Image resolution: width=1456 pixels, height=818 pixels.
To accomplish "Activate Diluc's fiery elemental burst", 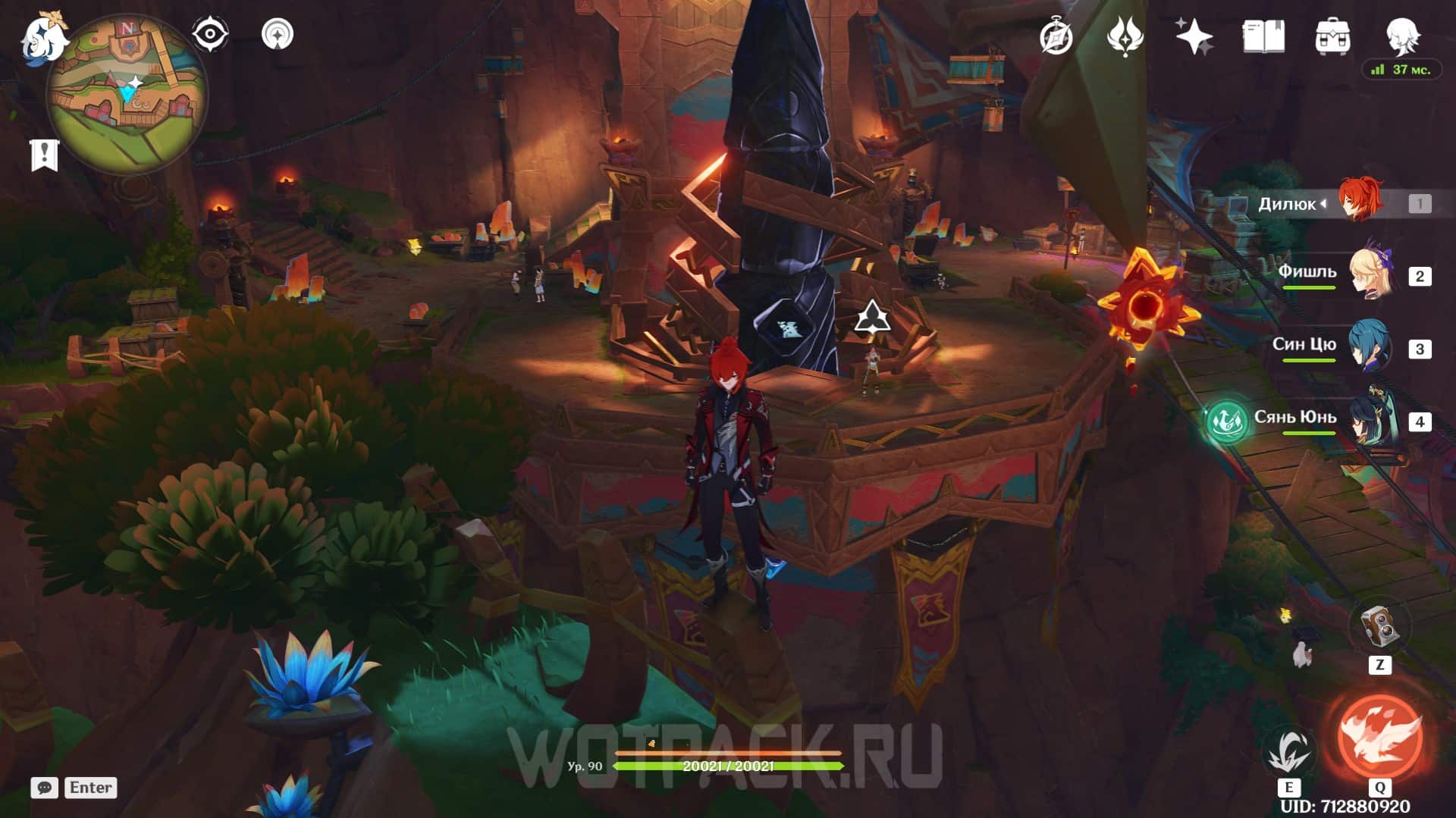I will coord(1379,735).
